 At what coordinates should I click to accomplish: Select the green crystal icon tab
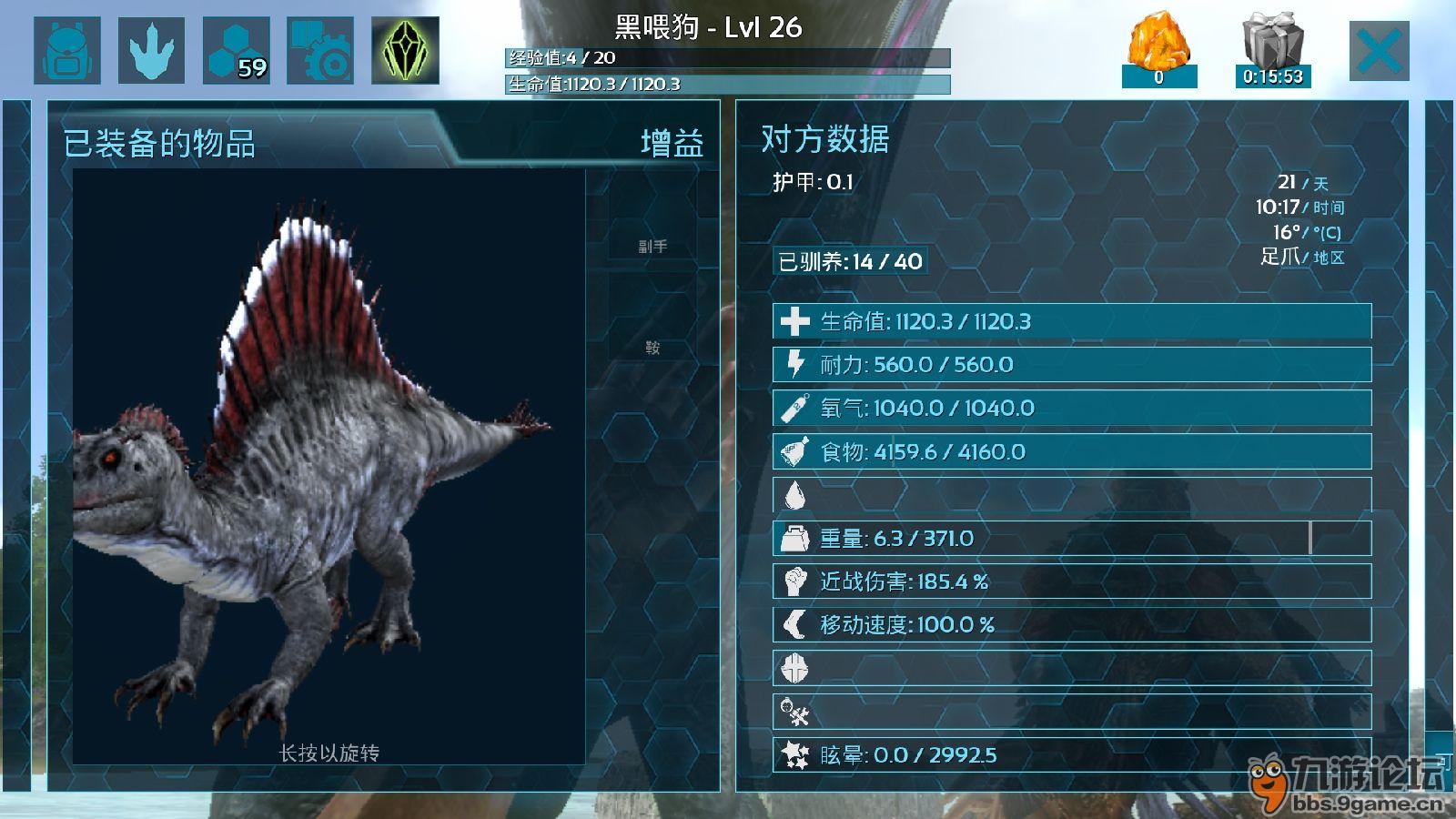click(405, 51)
